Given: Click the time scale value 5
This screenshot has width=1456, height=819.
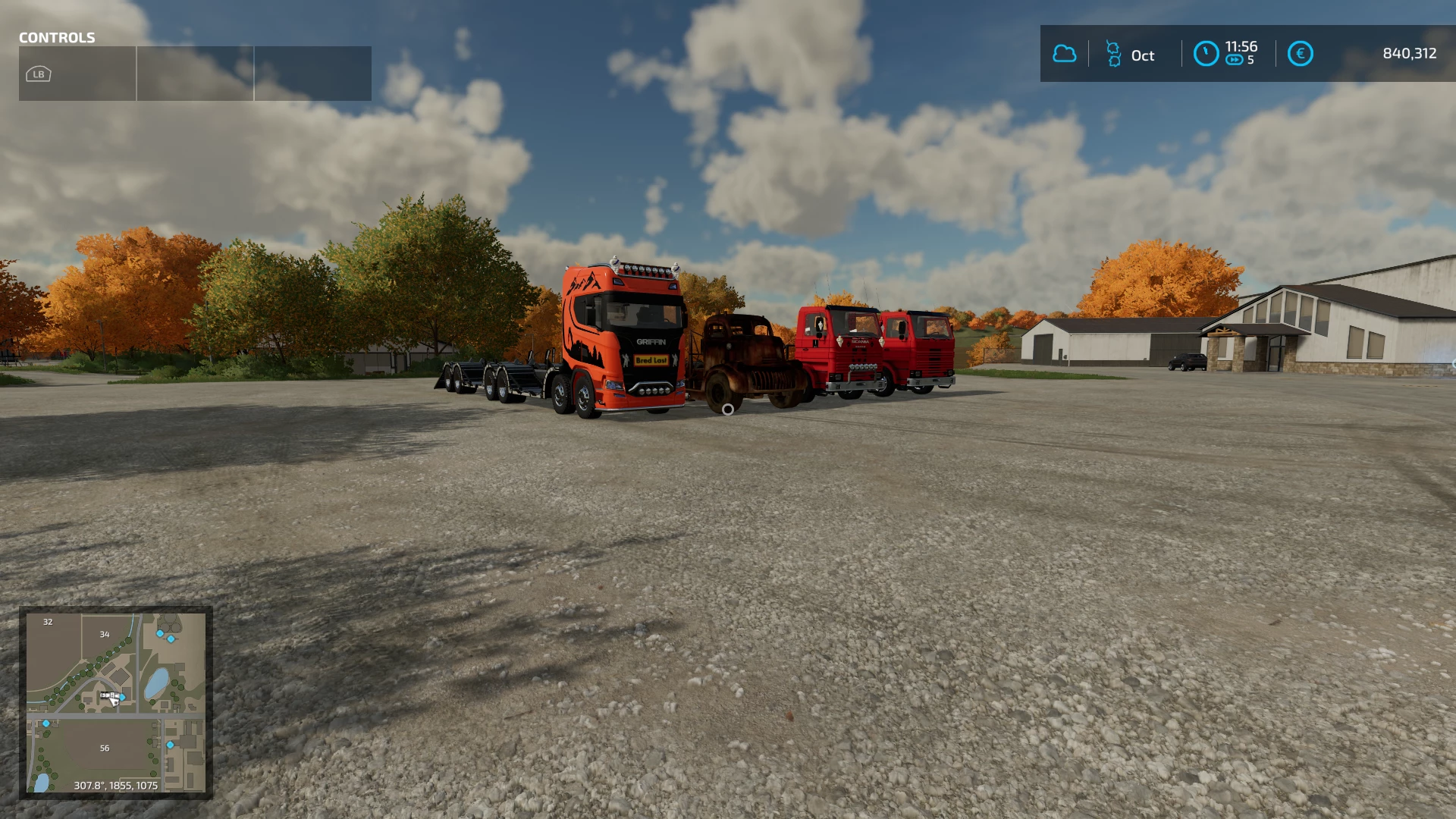Looking at the screenshot, I should pos(1250,59).
